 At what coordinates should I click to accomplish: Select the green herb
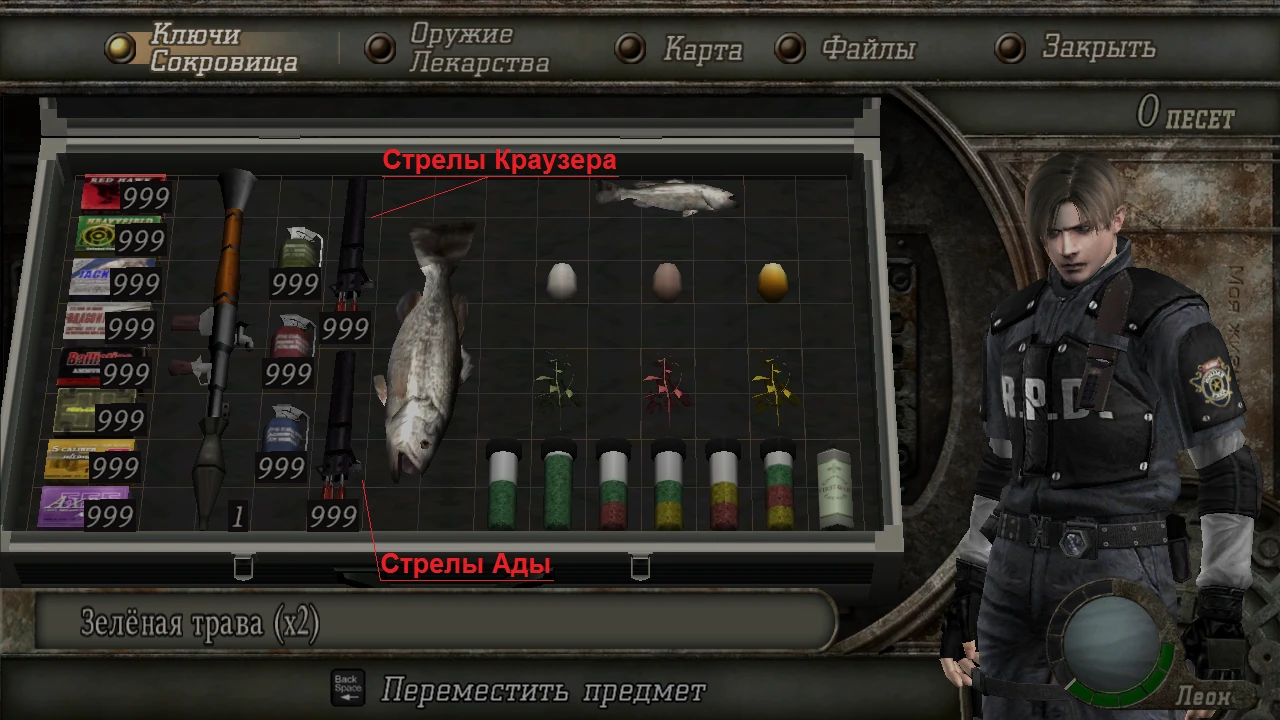click(557, 385)
